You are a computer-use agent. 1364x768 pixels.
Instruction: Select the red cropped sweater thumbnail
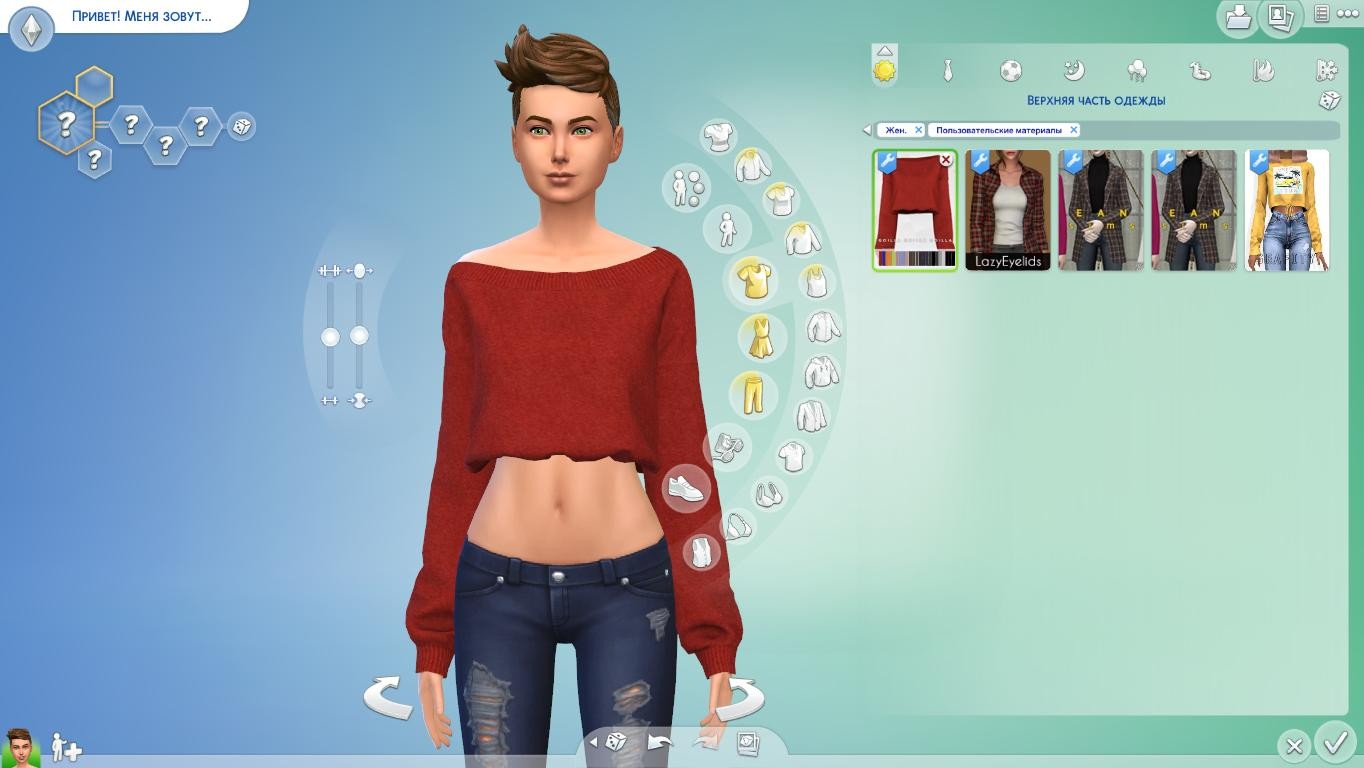[914, 210]
